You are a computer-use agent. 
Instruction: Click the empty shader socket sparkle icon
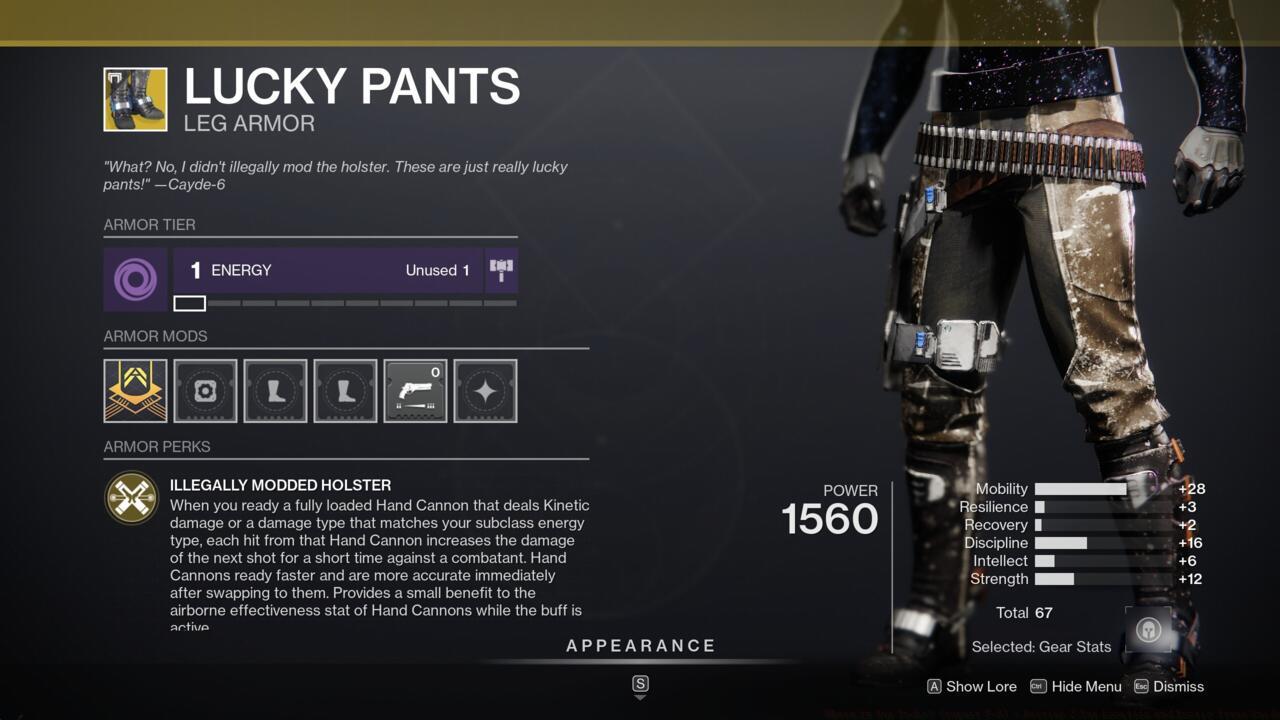[x=485, y=391]
